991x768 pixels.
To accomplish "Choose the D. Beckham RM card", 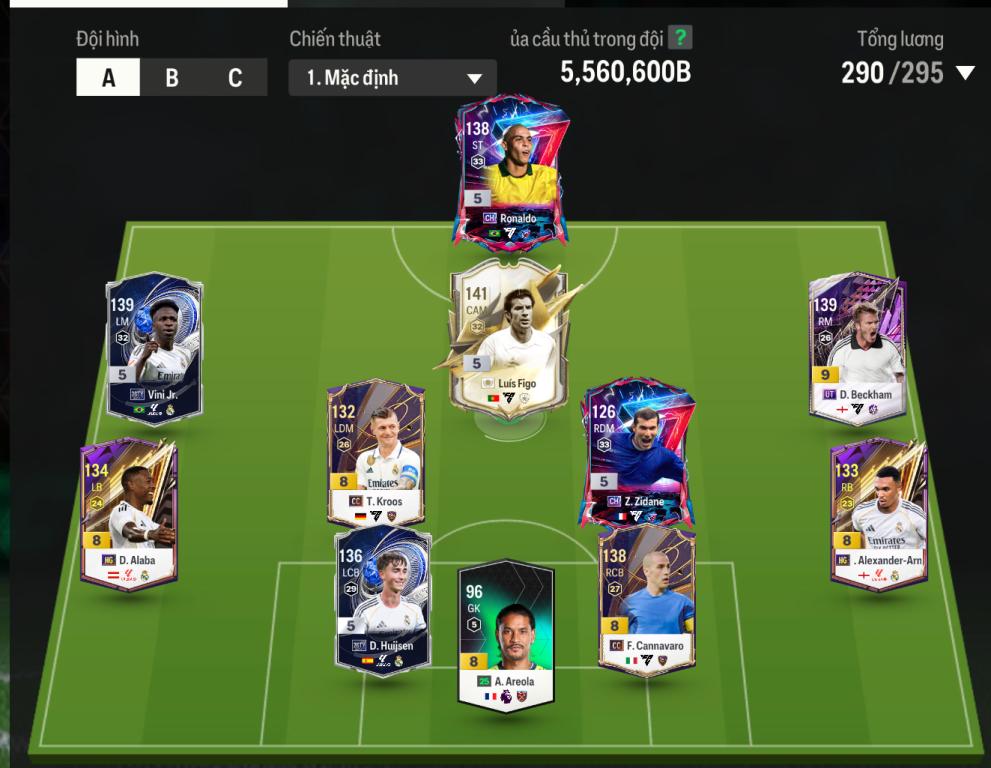I will pos(858,345).
